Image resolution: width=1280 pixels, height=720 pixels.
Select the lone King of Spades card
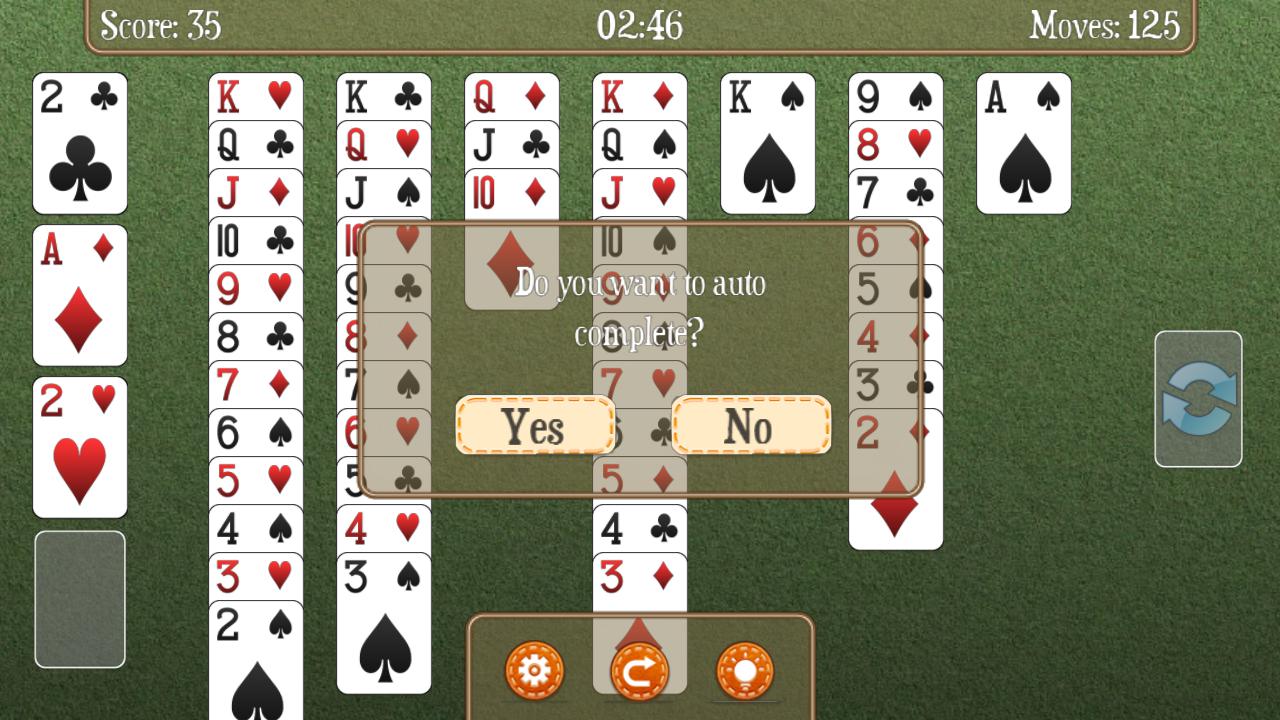pos(767,145)
